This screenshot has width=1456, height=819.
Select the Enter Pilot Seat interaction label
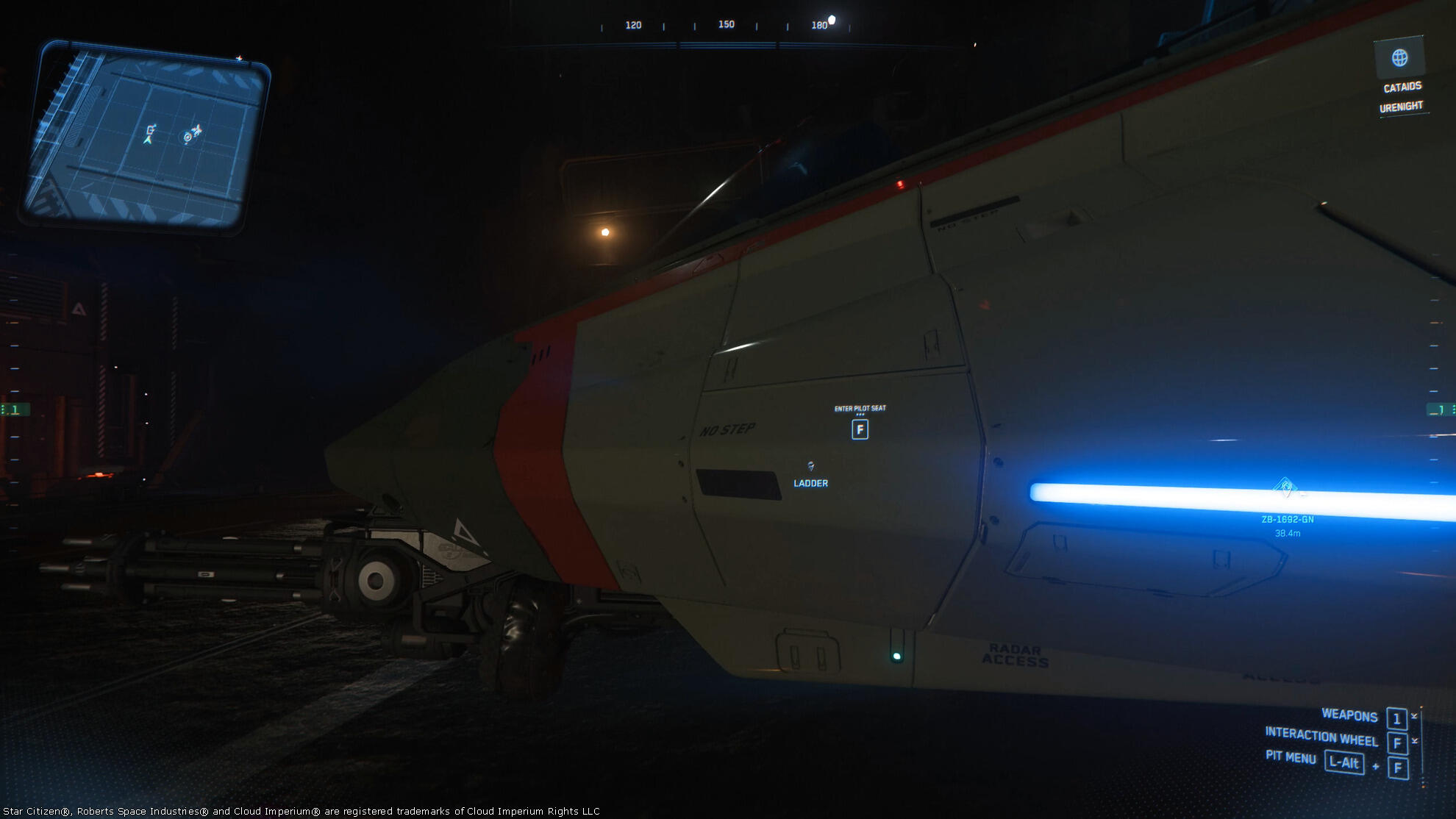tap(860, 409)
